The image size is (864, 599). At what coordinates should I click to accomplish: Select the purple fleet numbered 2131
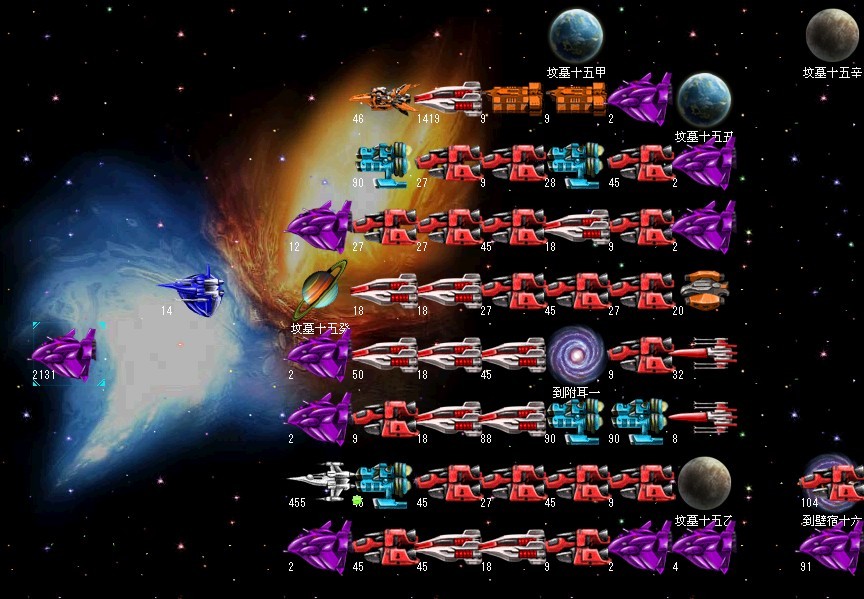pyautogui.click(x=65, y=353)
